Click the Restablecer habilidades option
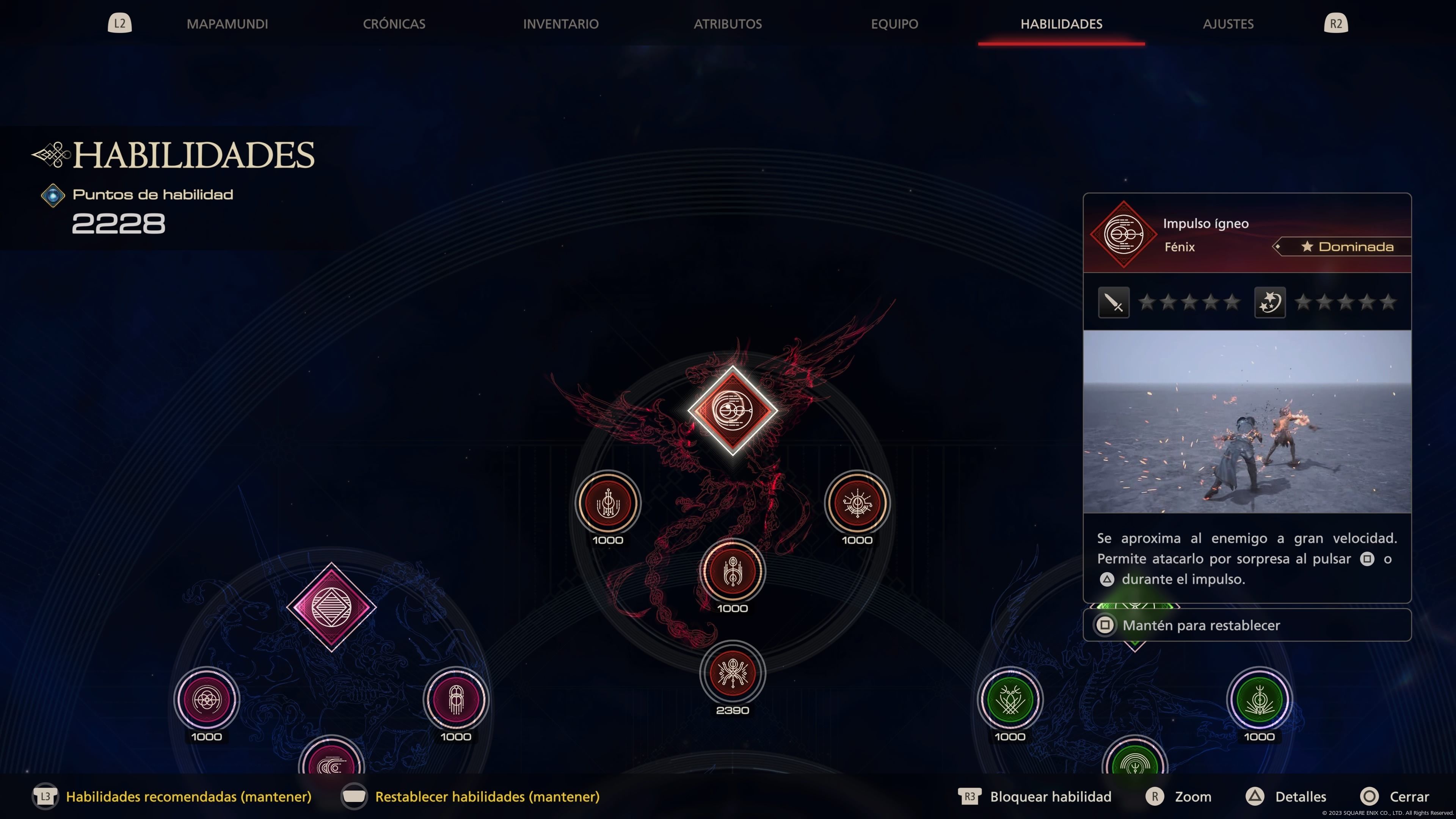Viewport: 1456px width, 819px height. point(486,796)
